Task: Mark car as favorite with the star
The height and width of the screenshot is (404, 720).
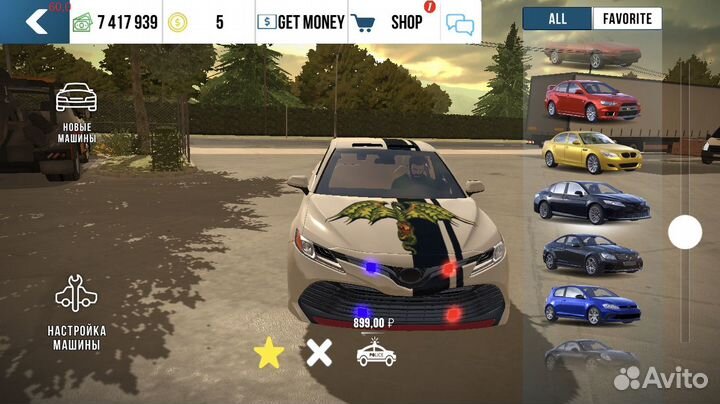Action: [x=268, y=353]
